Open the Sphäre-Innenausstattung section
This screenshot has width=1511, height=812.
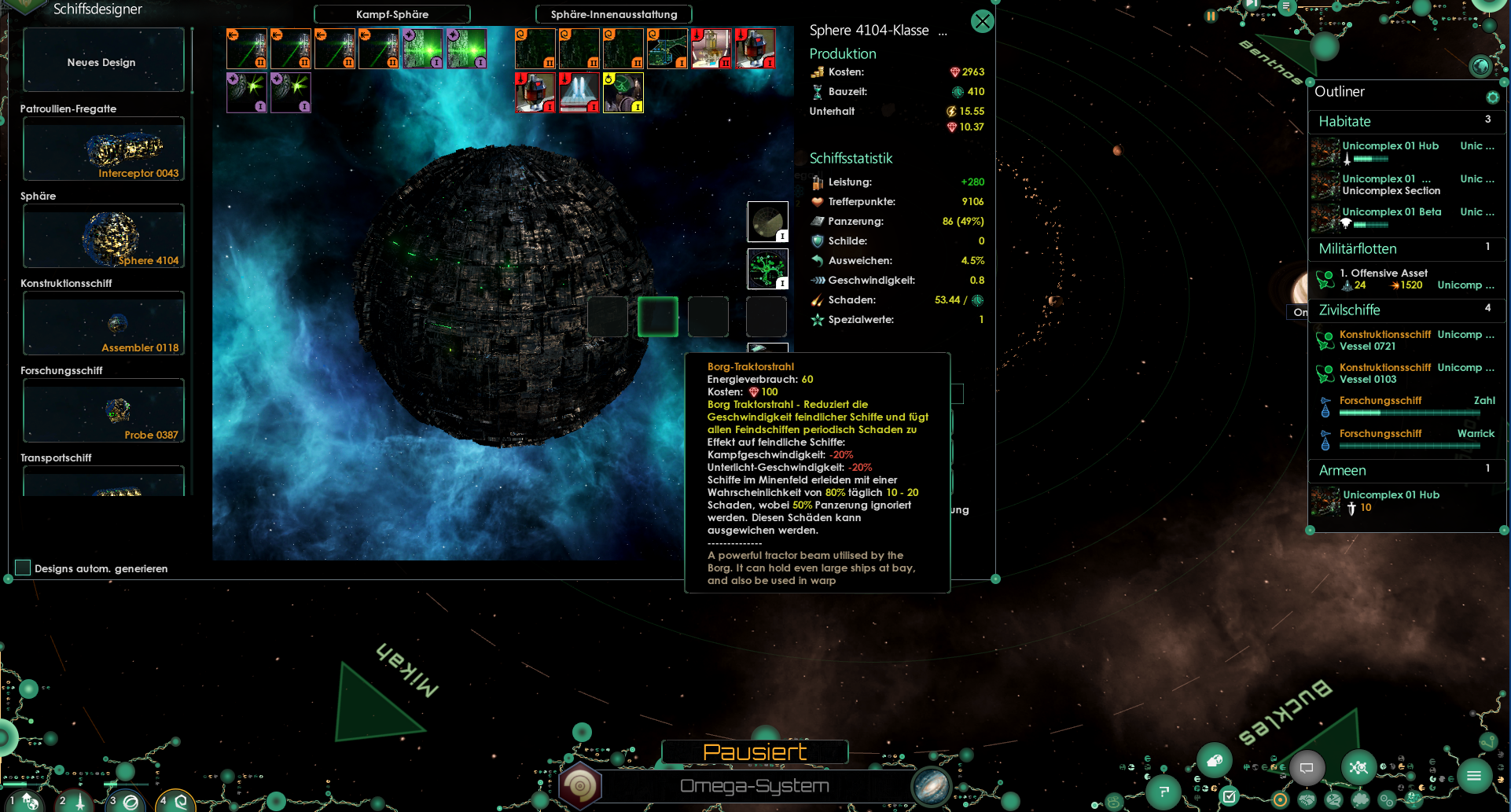(x=613, y=14)
